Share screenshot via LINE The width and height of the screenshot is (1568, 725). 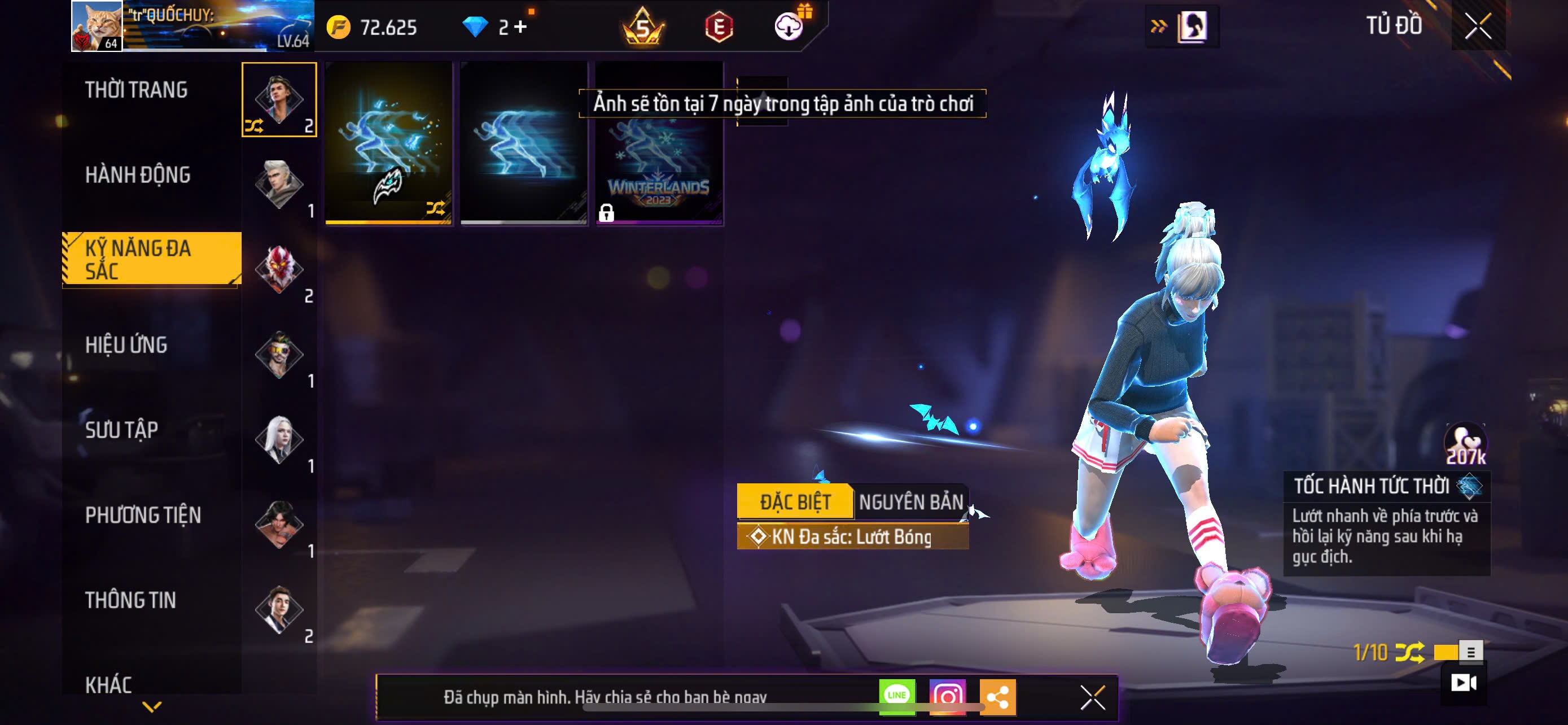(897, 696)
